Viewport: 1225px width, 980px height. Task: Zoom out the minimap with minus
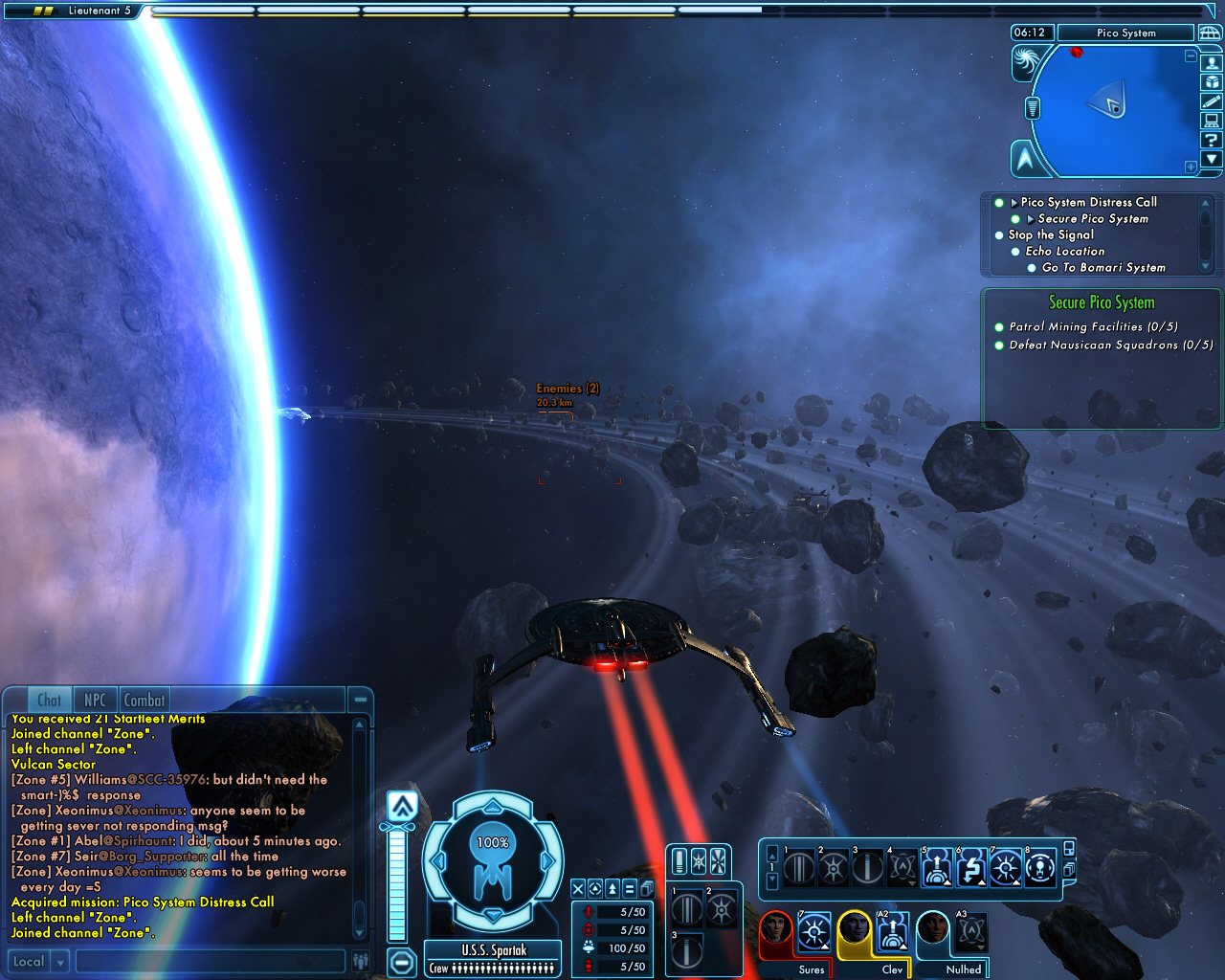[x=1191, y=56]
